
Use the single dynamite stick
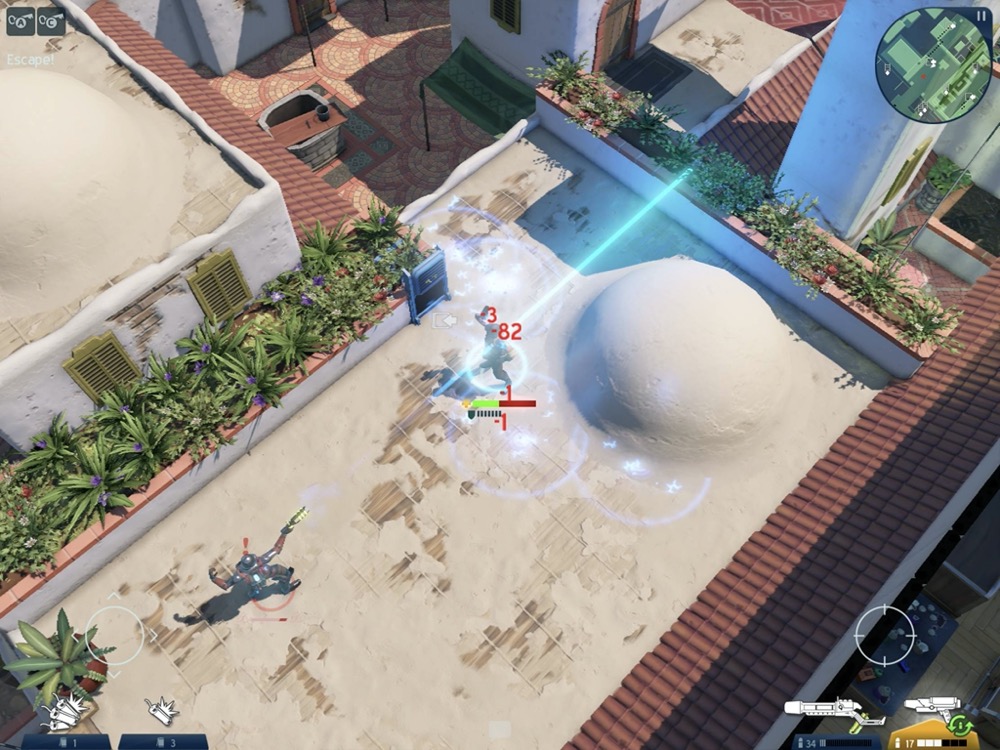160,712
